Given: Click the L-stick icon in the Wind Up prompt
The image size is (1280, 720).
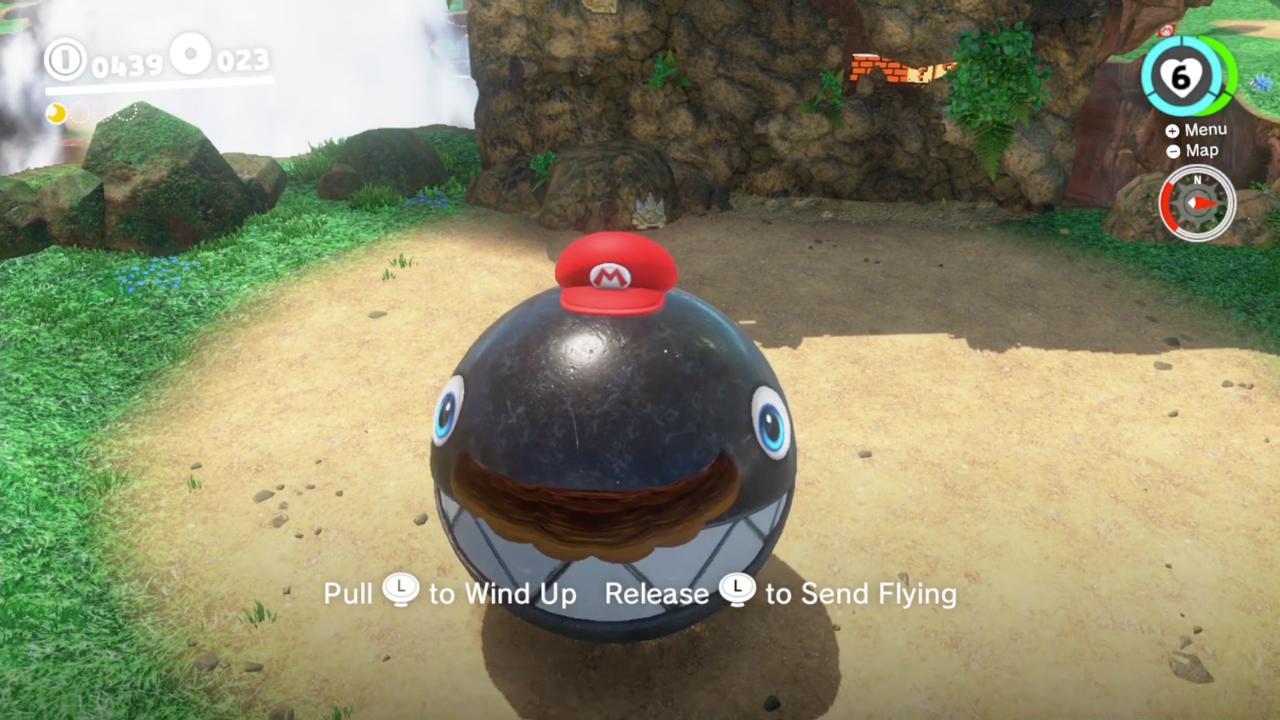Looking at the screenshot, I should tap(400, 592).
